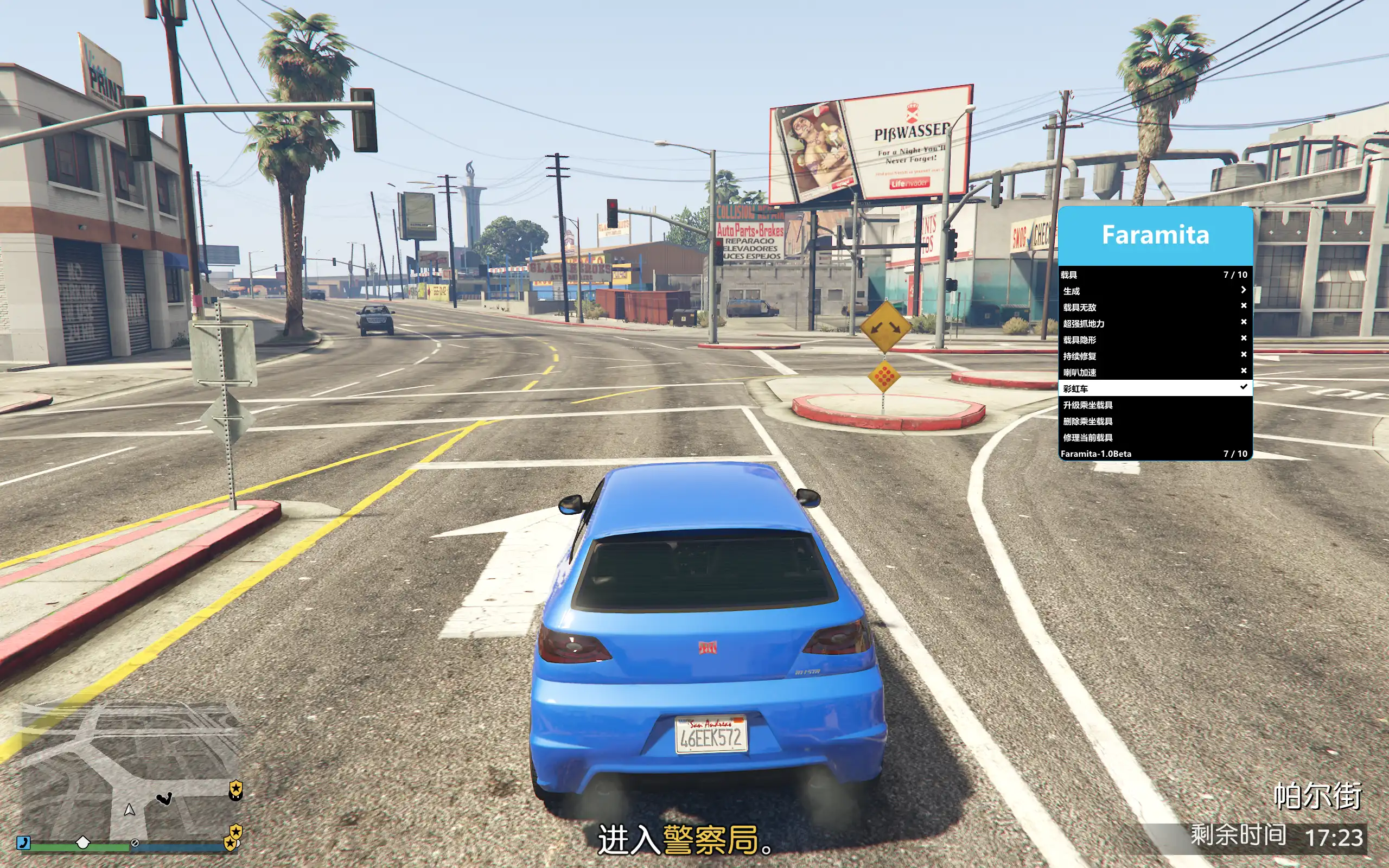Select 删除乘坐载具 to delete vehicle
Viewport: 1389px width, 868px height.
click(x=1154, y=421)
